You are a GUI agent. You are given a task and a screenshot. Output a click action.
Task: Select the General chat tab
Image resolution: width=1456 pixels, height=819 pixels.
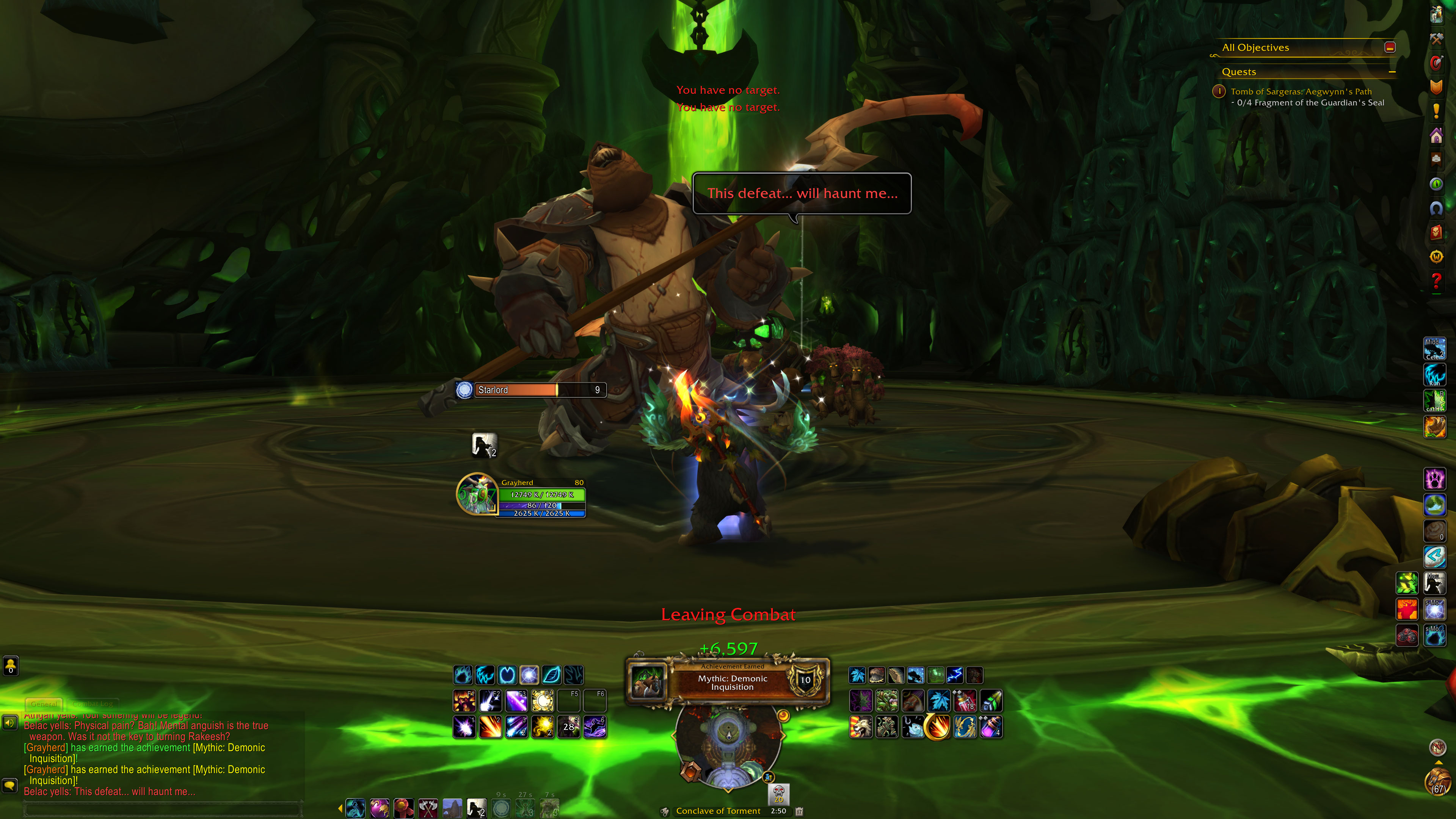(x=44, y=704)
